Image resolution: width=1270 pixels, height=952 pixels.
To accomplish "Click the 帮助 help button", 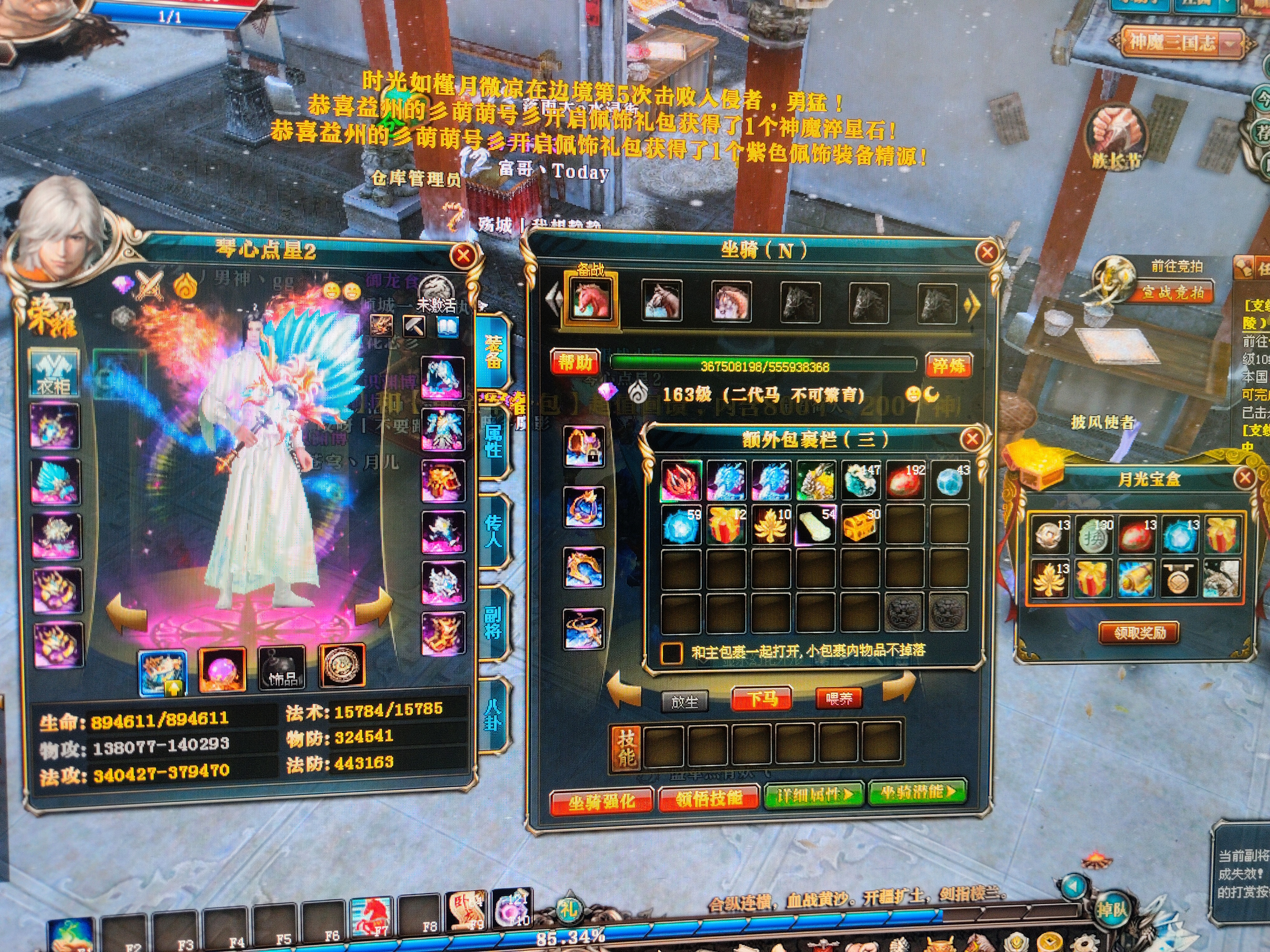I will click(575, 363).
